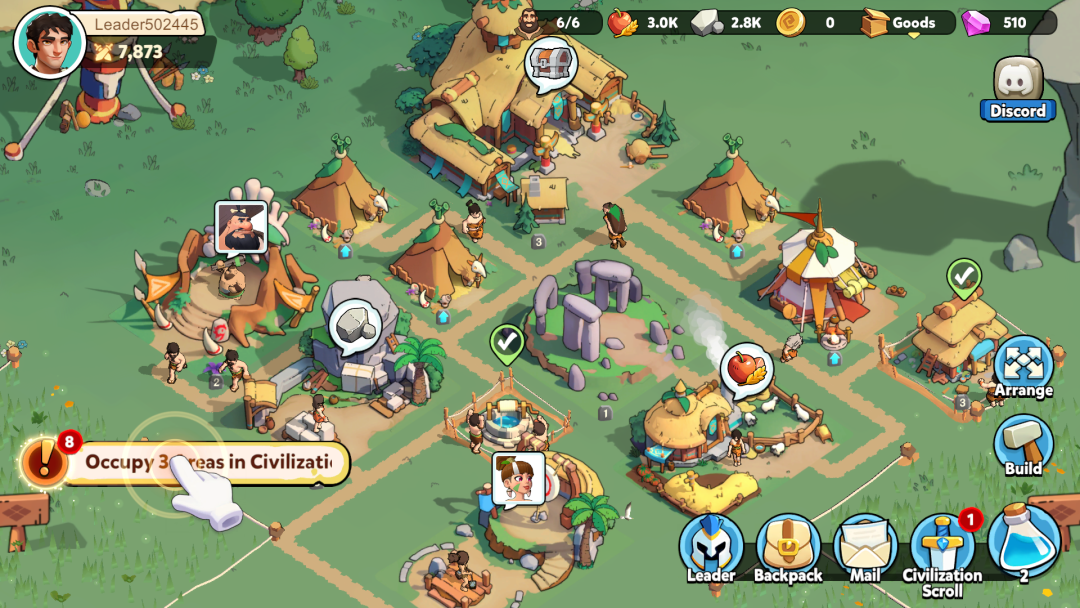Open the Civilization Scroll
This screenshot has width=1080, height=608.
click(x=941, y=550)
